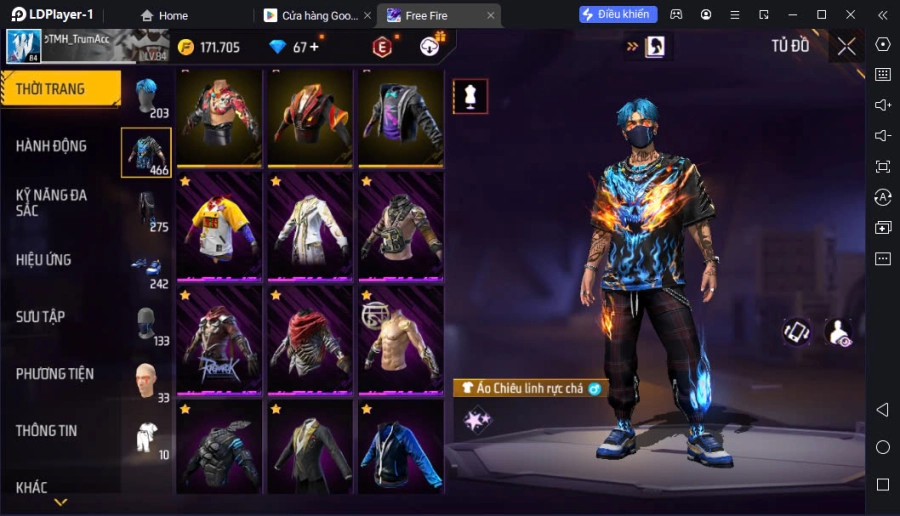Pick the yellow and purple shirt
This screenshot has width=900, height=516.
click(220, 225)
